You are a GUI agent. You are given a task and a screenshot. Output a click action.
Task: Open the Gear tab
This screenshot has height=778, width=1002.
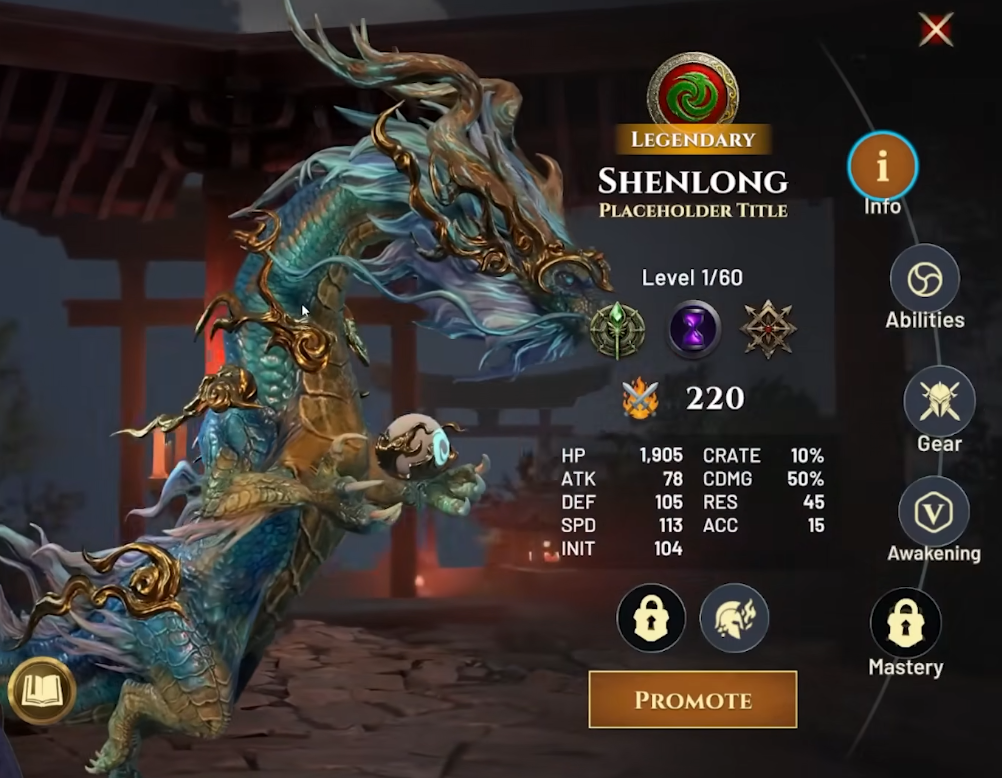point(938,401)
